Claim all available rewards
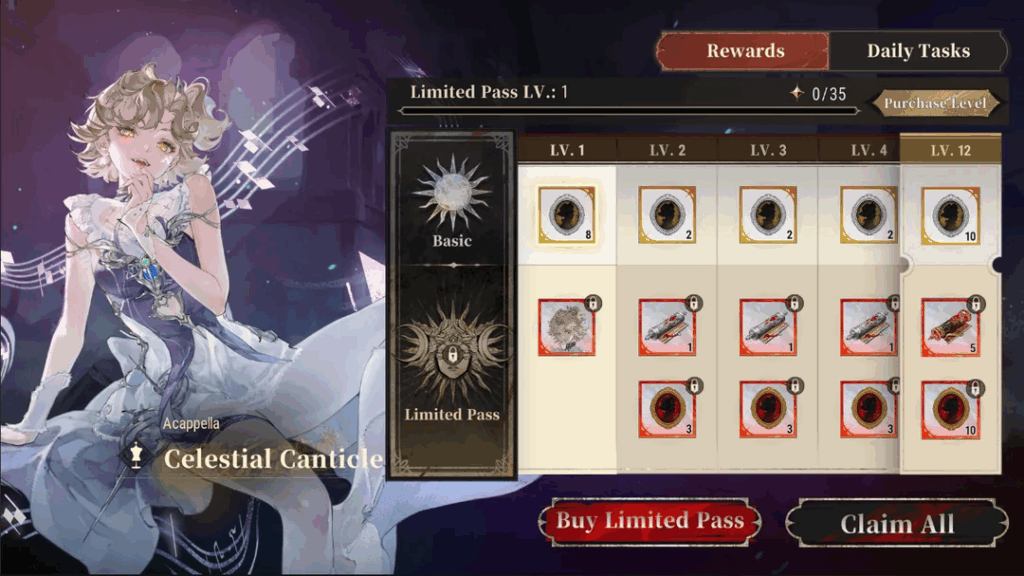This screenshot has width=1024, height=576. tap(896, 524)
